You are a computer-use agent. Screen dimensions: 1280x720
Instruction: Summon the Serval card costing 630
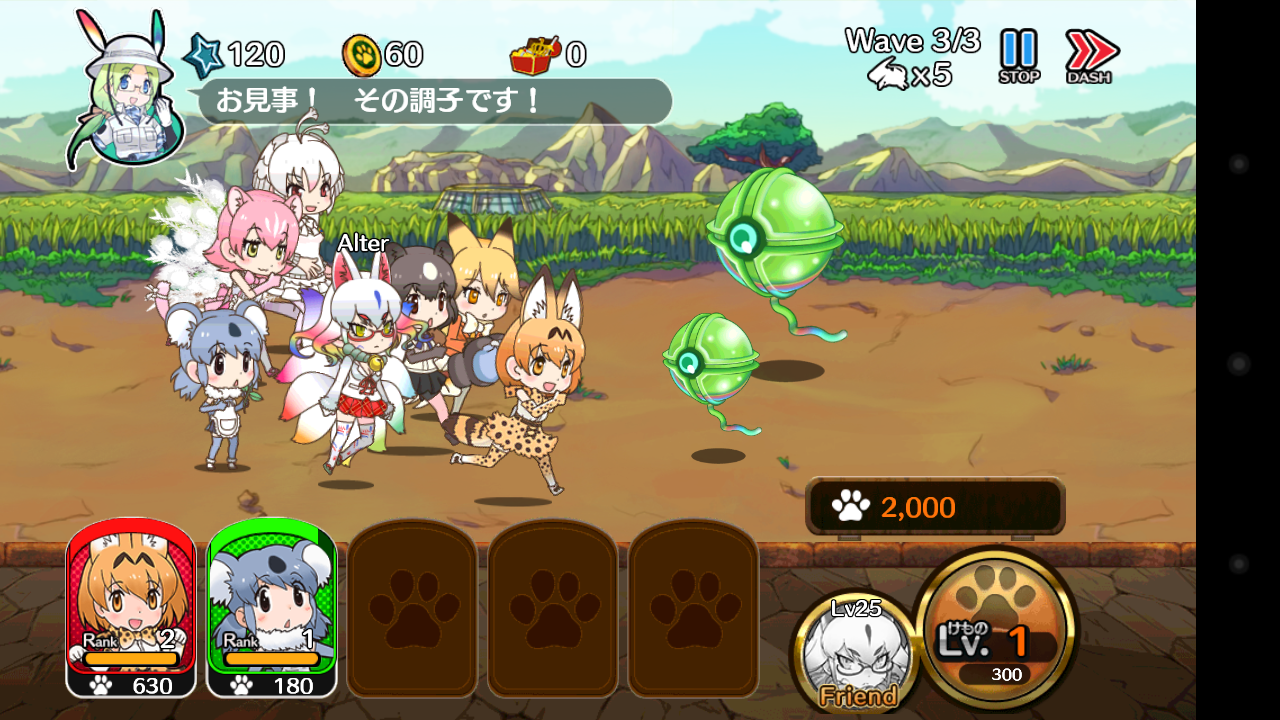point(131,608)
